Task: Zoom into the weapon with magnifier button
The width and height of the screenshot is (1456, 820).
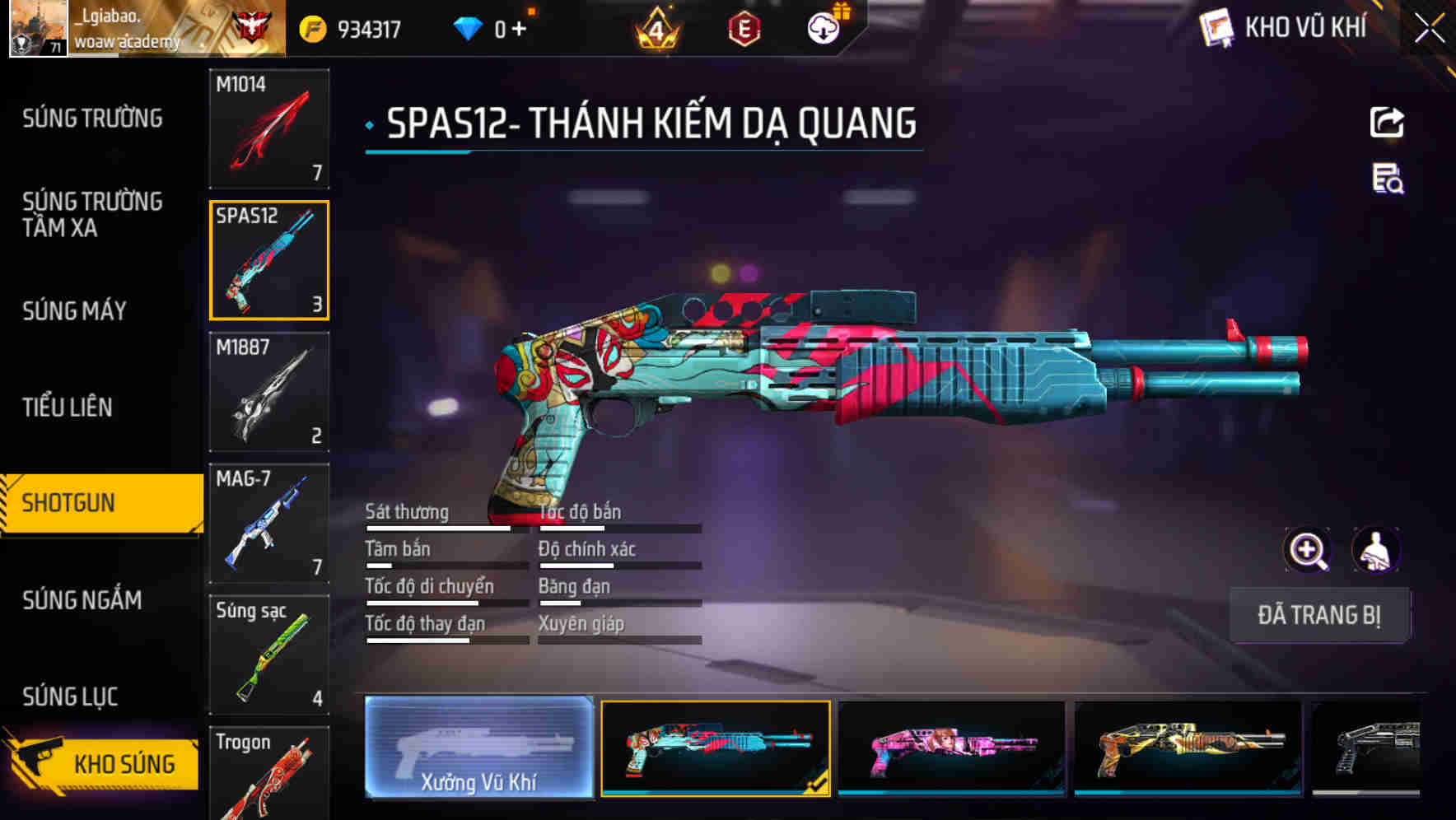Action: 1308,550
